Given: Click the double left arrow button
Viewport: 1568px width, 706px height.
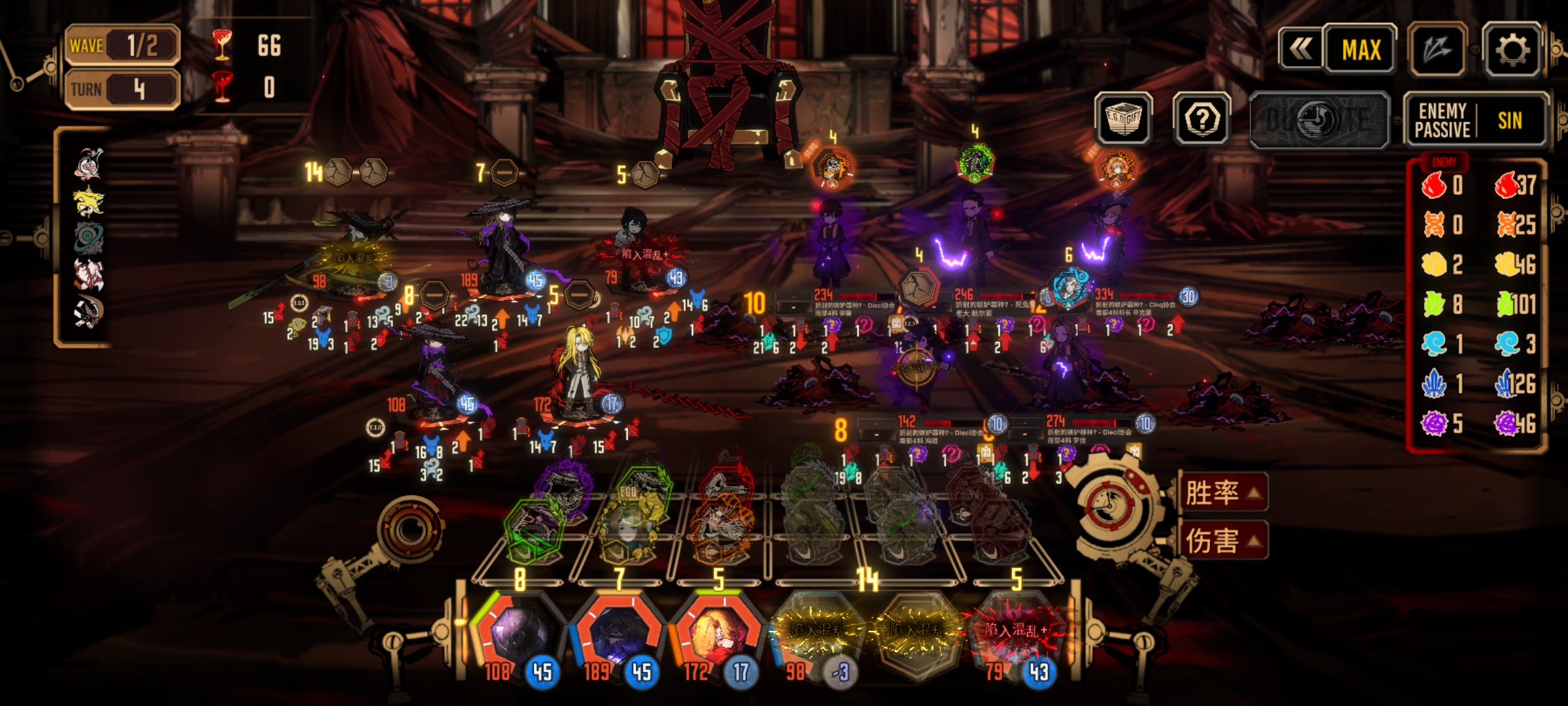Looking at the screenshot, I should [x=1300, y=48].
